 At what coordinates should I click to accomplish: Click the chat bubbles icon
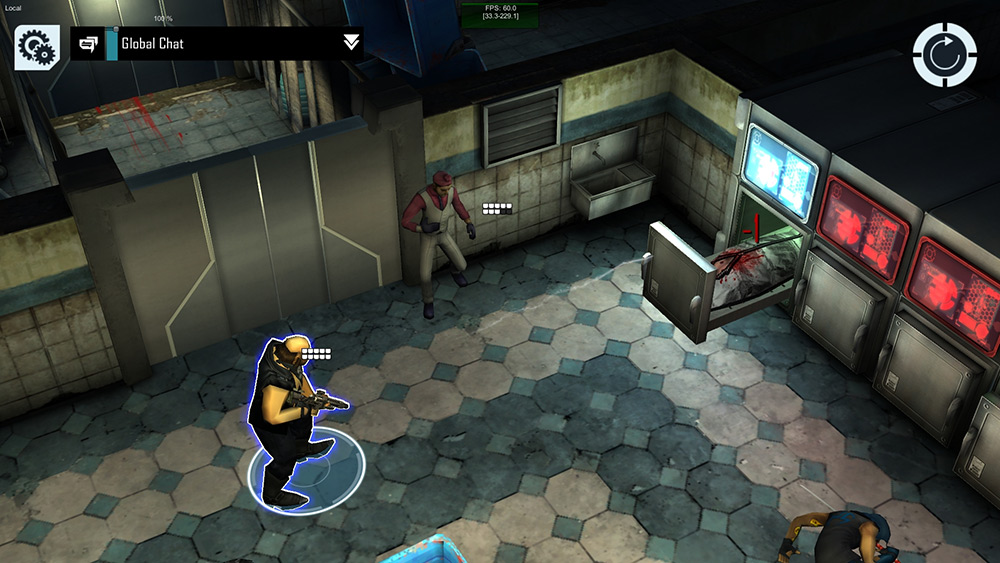click(x=88, y=44)
